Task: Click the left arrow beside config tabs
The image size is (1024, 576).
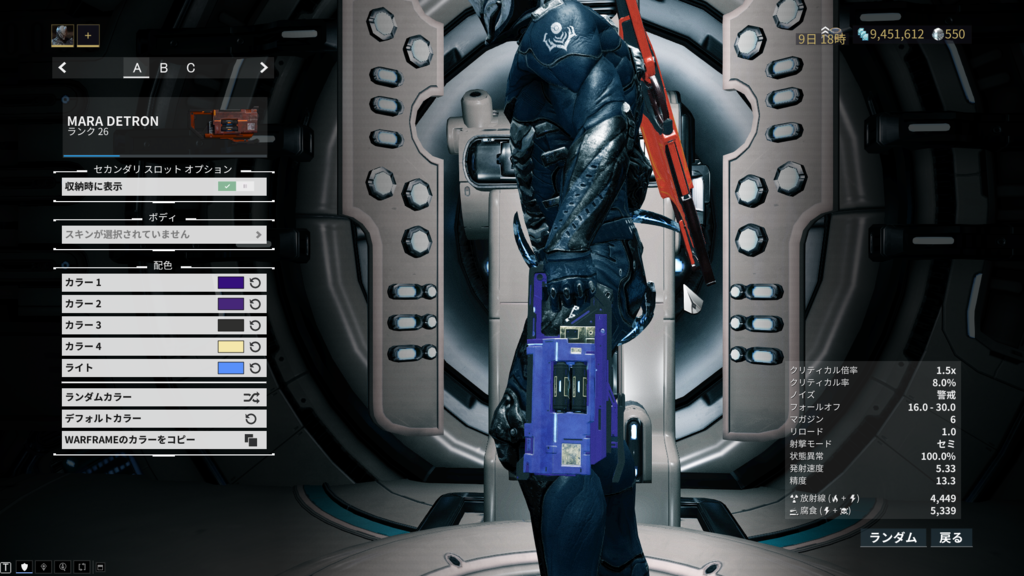Action: click(x=63, y=68)
